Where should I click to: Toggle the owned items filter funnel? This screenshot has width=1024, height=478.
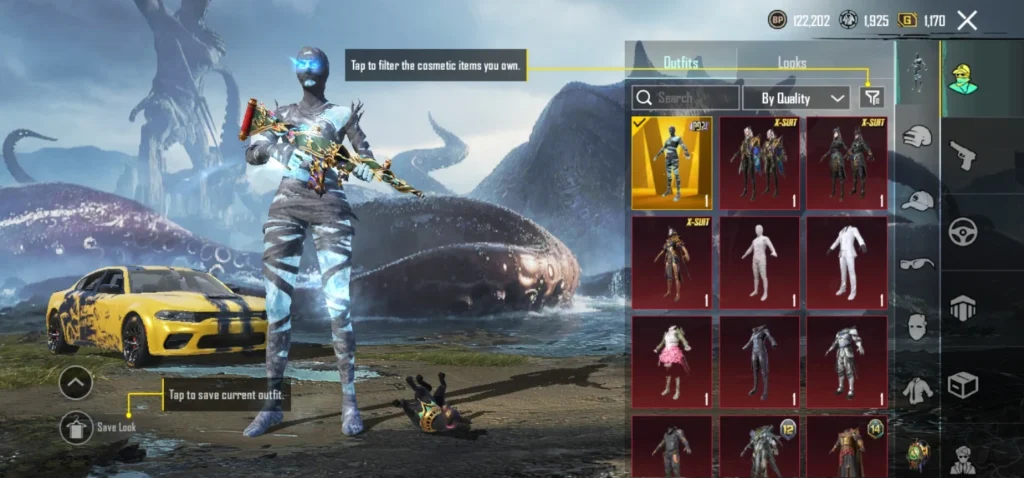[872, 97]
